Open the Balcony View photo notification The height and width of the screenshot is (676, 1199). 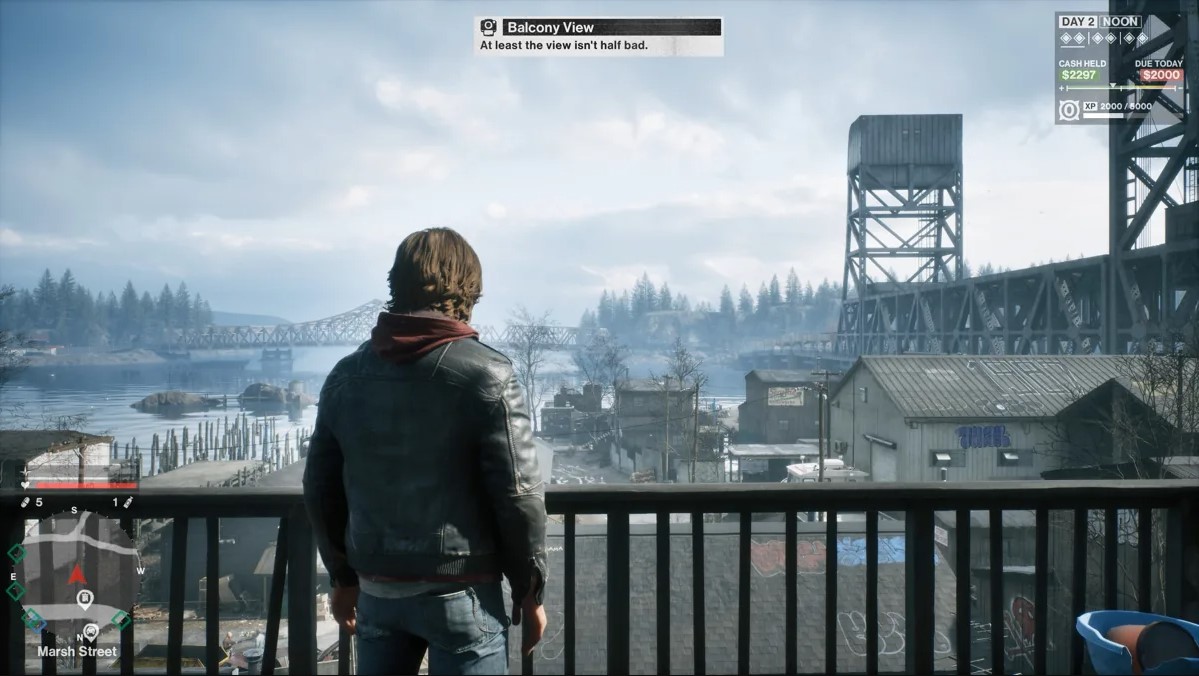598,36
